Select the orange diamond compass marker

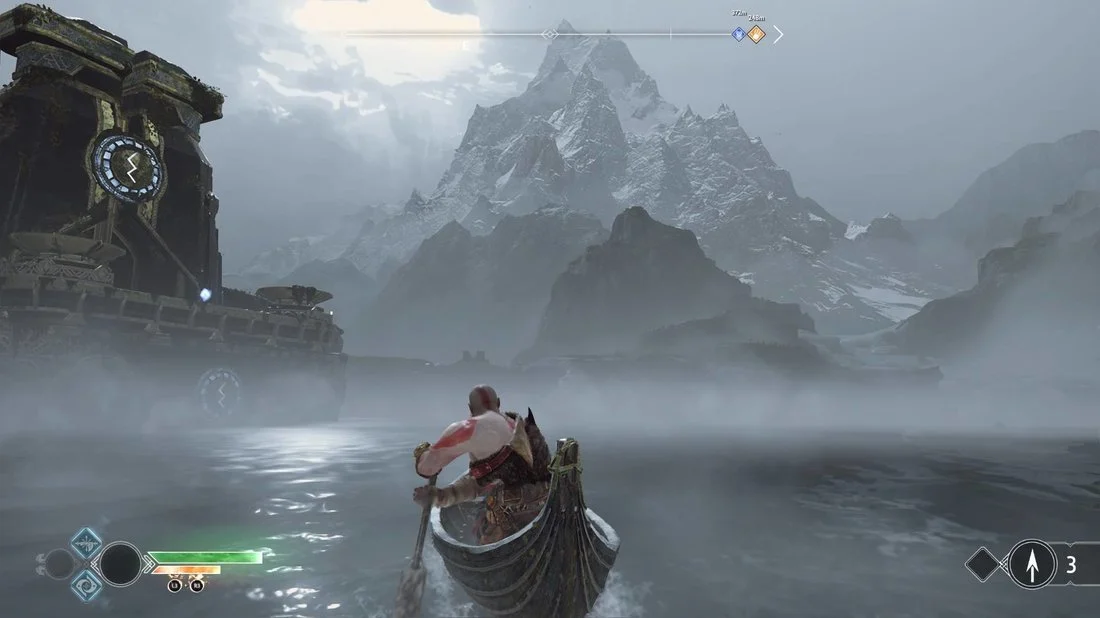click(x=756, y=34)
